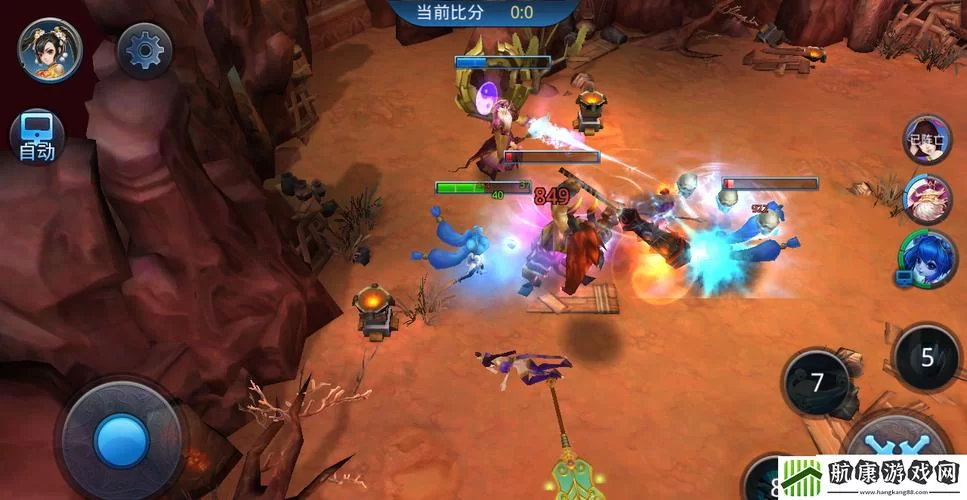Hit the crossed-swords basic attack button
The width and height of the screenshot is (967, 500).
pos(895,447)
